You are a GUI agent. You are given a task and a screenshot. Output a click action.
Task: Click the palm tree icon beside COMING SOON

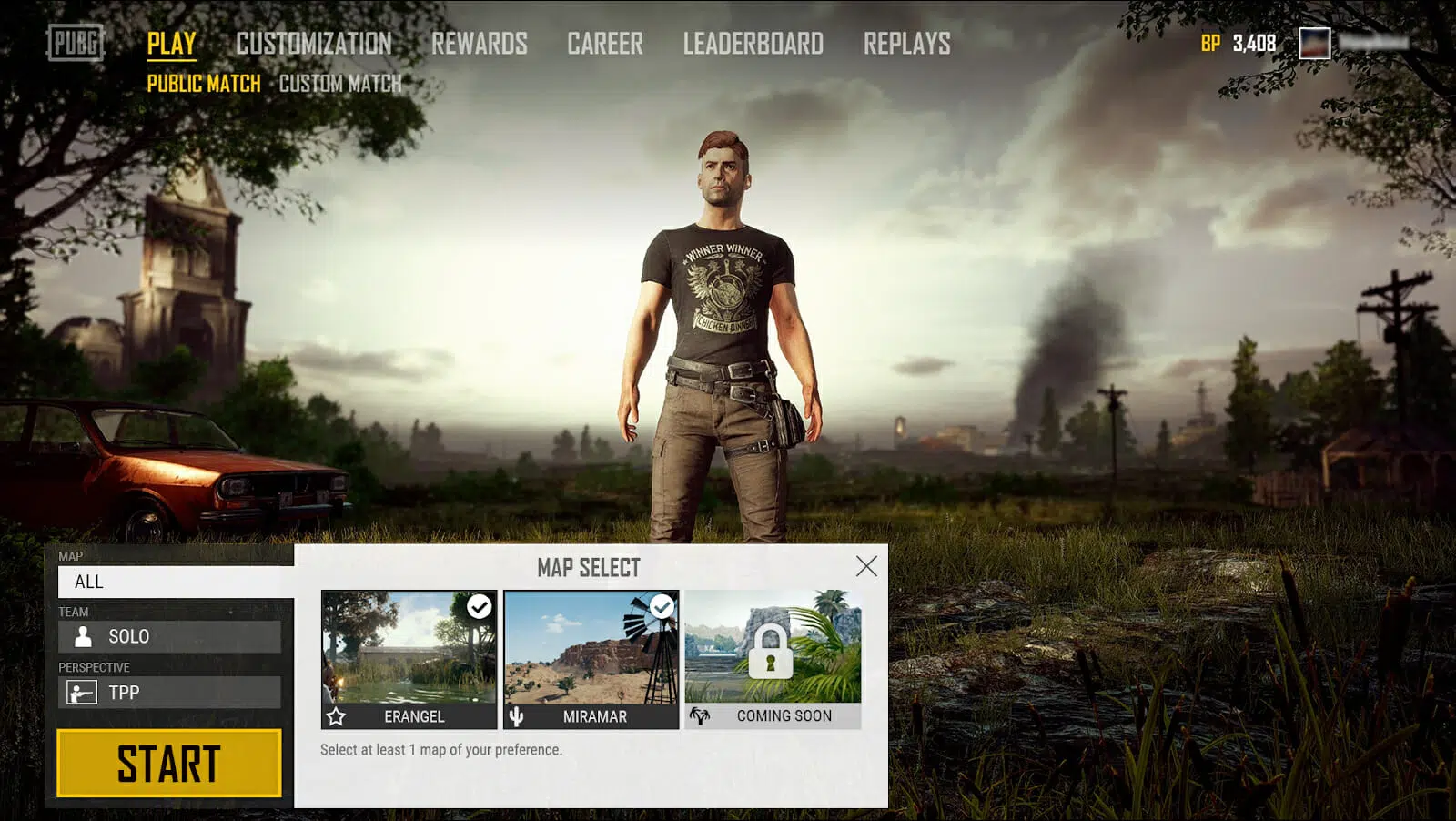coord(701,715)
